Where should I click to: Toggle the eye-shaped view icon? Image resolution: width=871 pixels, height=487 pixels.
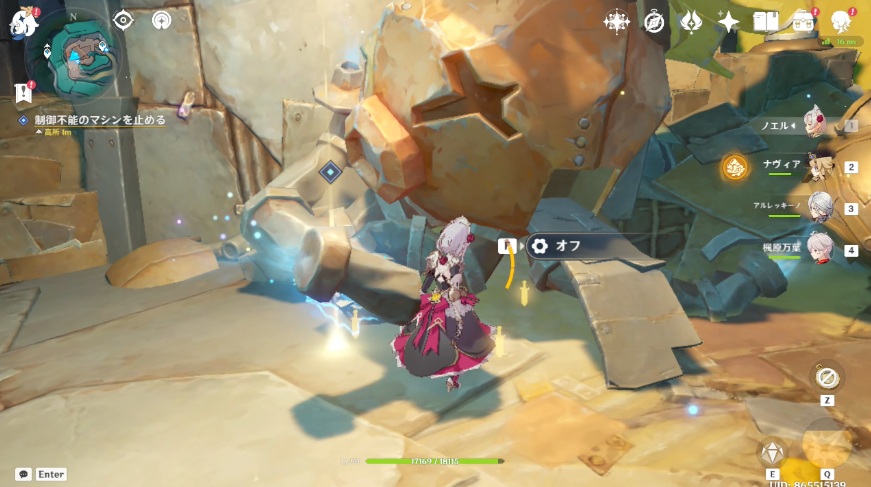[123, 20]
